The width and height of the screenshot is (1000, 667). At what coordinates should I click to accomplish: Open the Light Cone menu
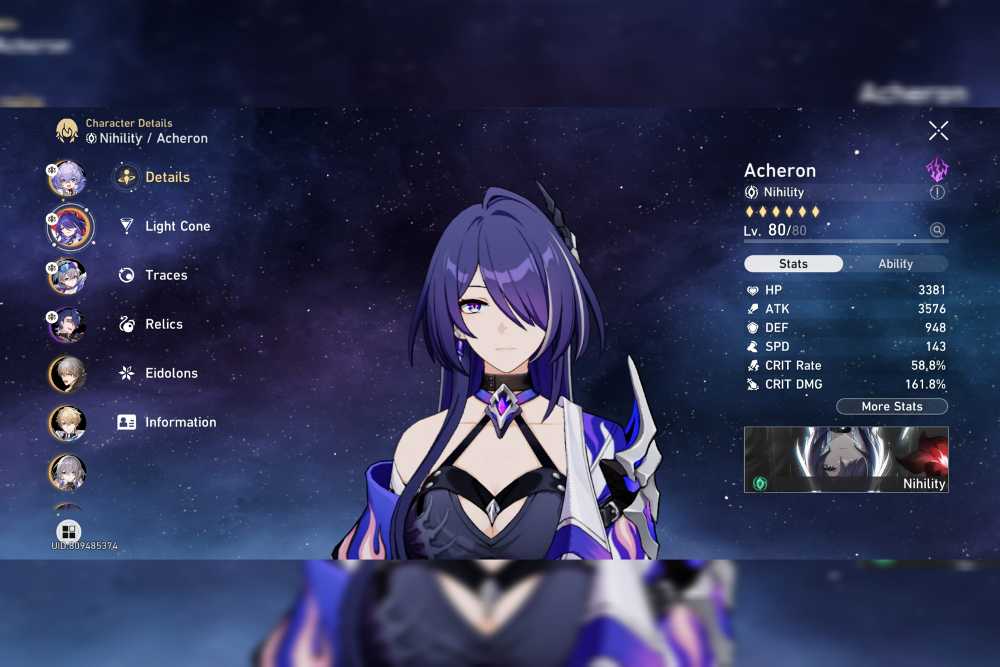177,226
